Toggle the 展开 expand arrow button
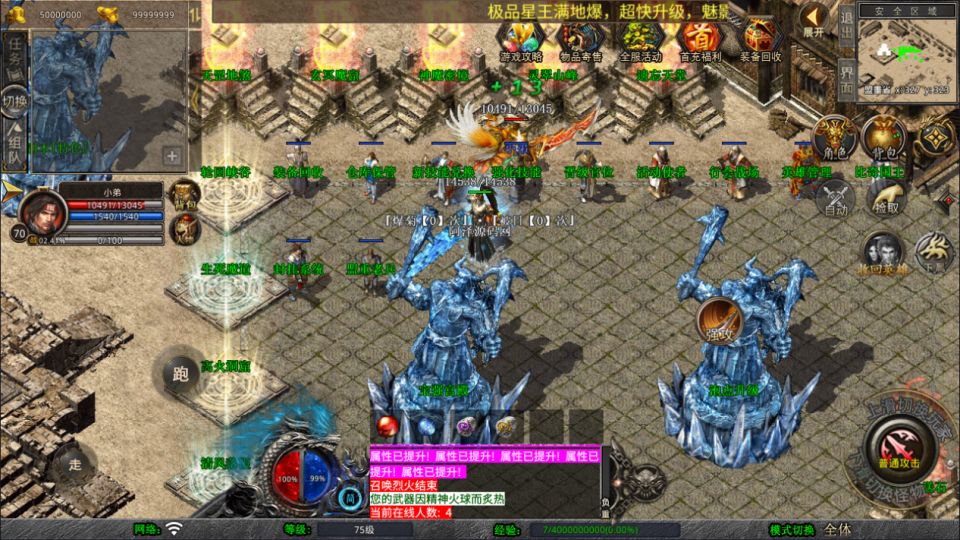 pos(814,21)
